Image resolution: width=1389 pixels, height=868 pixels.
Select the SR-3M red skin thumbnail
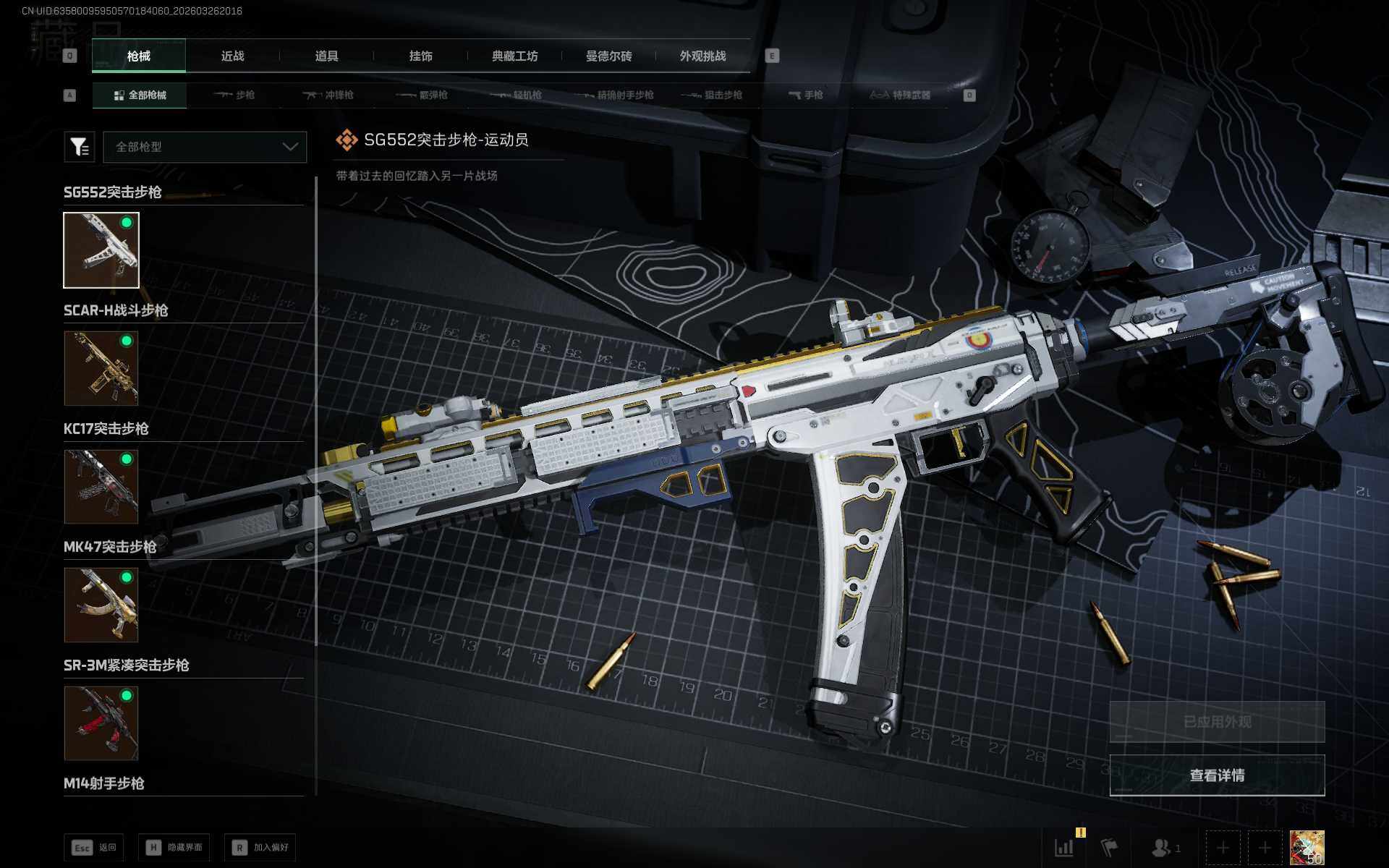(x=101, y=723)
